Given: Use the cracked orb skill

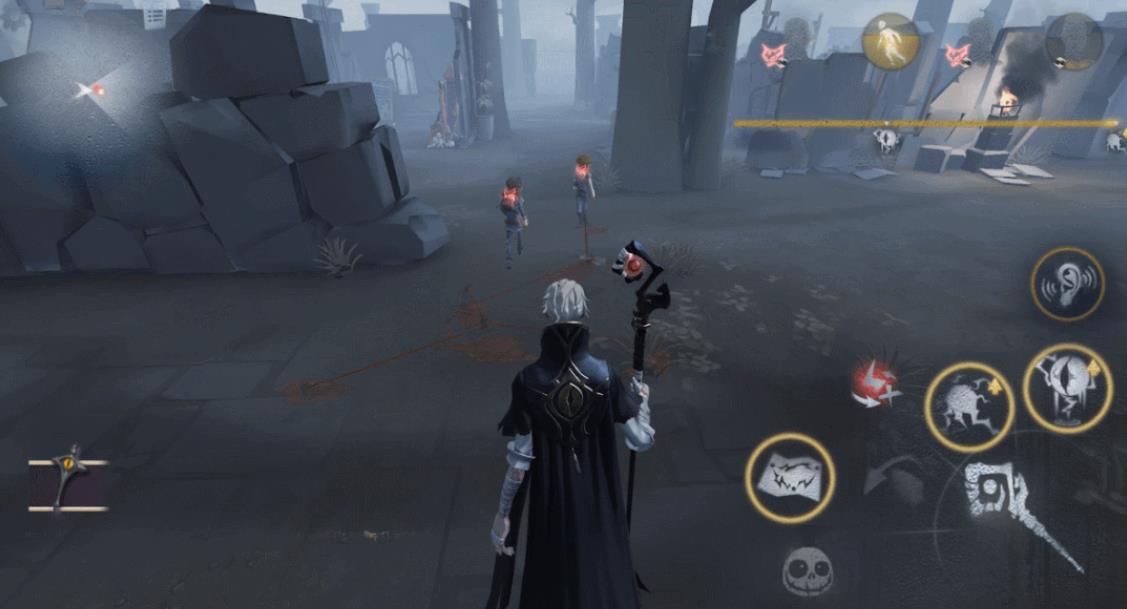Looking at the screenshot, I should point(969,407).
